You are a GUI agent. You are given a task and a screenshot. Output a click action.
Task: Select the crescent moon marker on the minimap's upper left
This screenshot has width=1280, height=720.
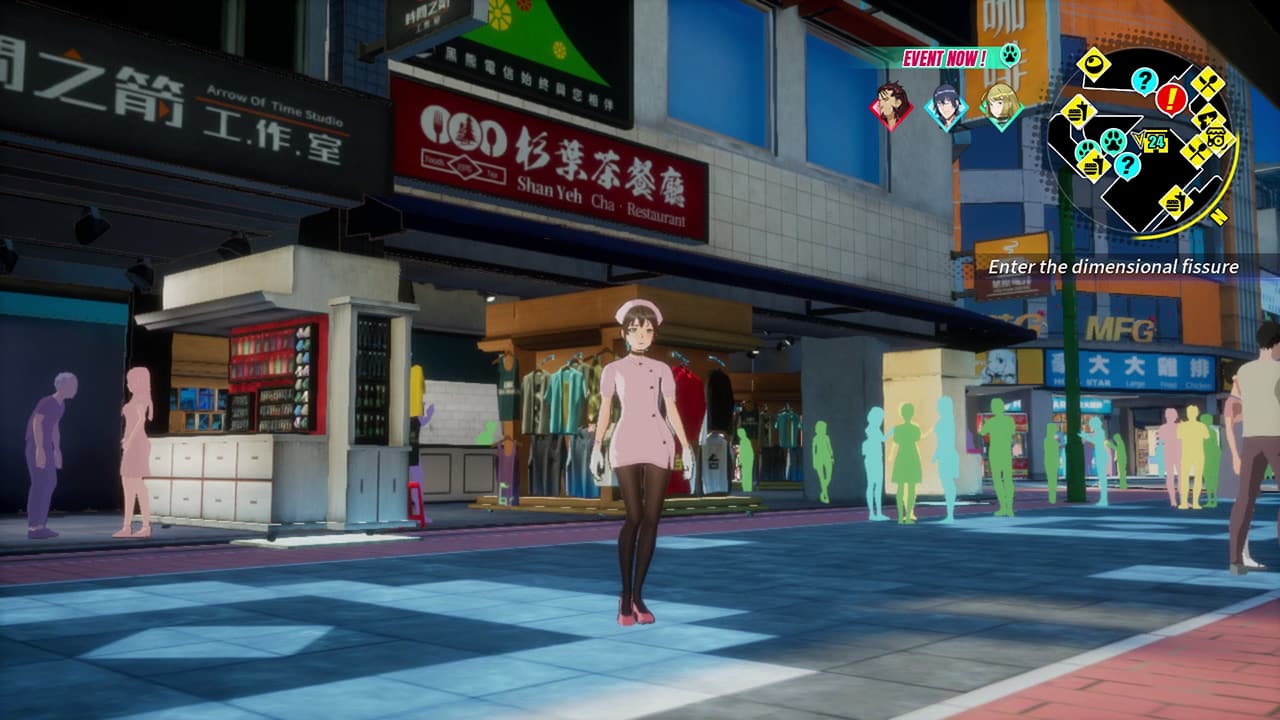pos(1092,63)
